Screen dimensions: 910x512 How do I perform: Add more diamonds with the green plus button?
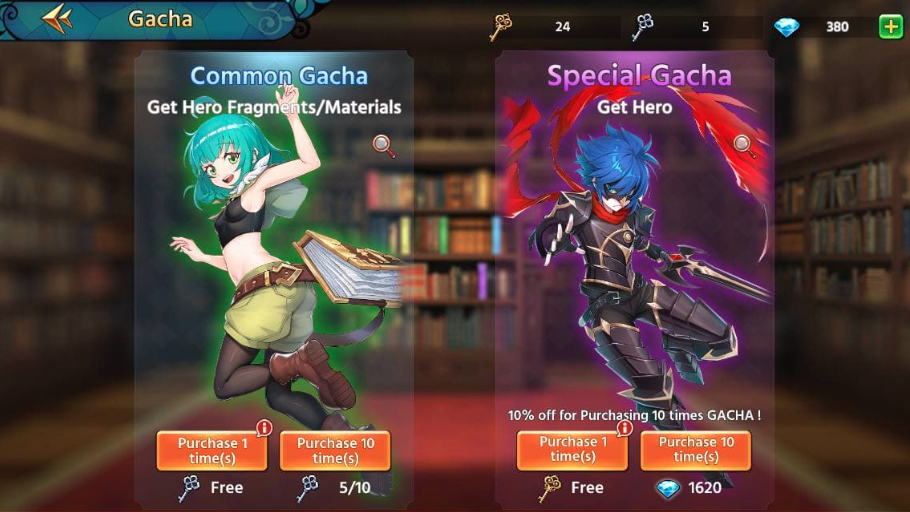(x=890, y=27)
